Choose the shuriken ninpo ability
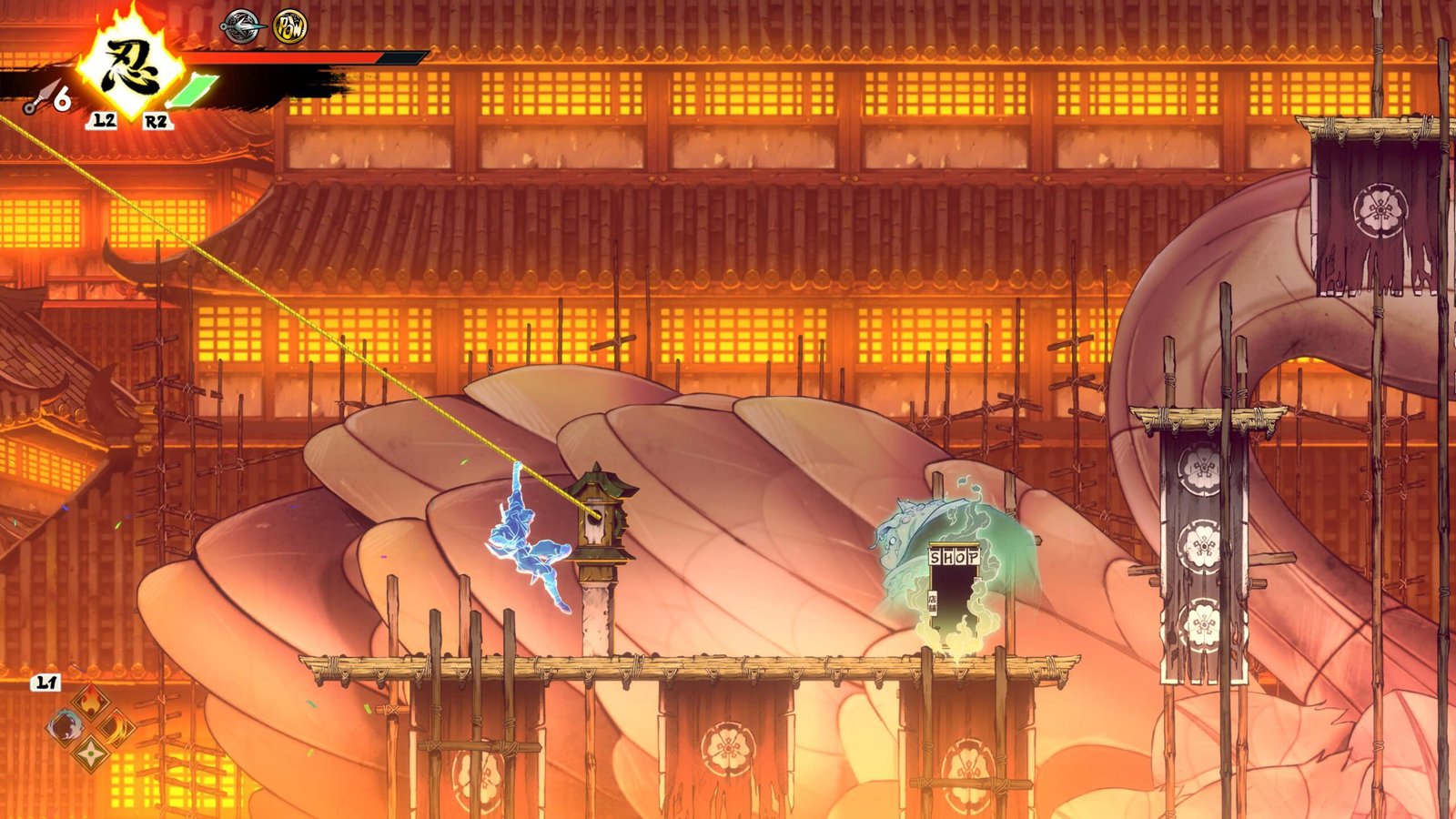Image resolution: width=1456 pixels, height=819 pixels. click(91, 753)
